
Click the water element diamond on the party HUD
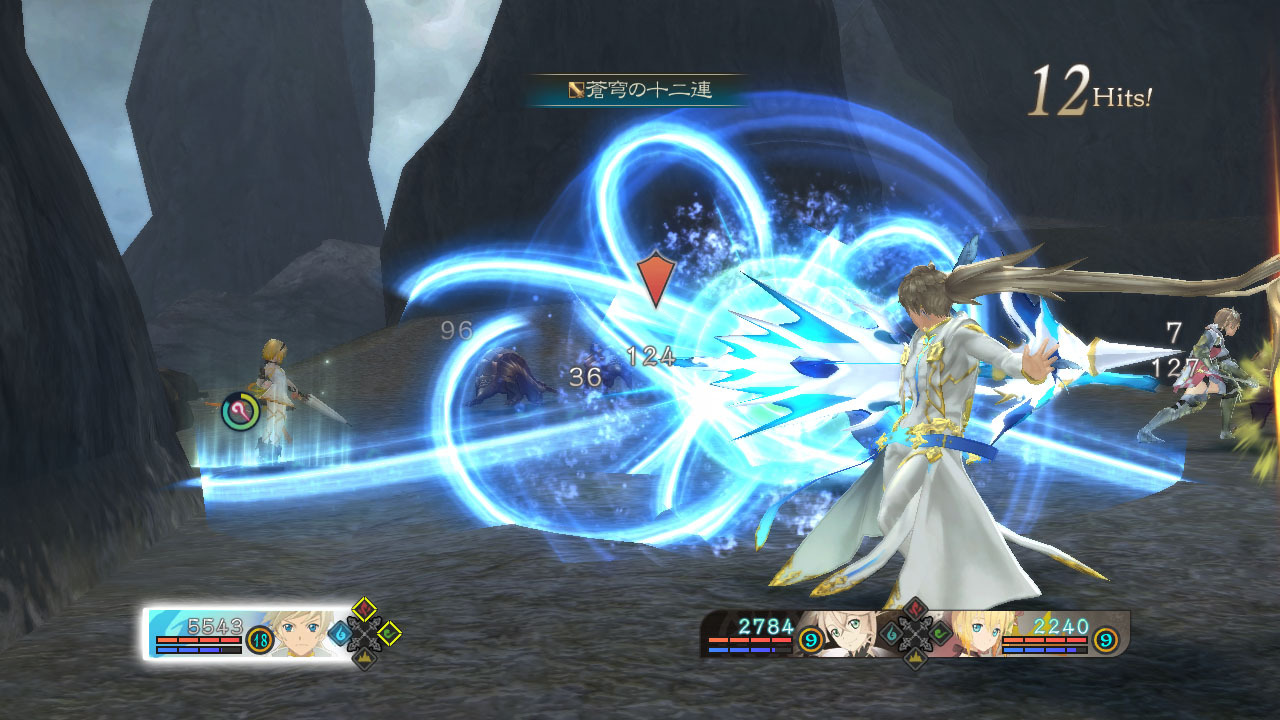[891, 634]
